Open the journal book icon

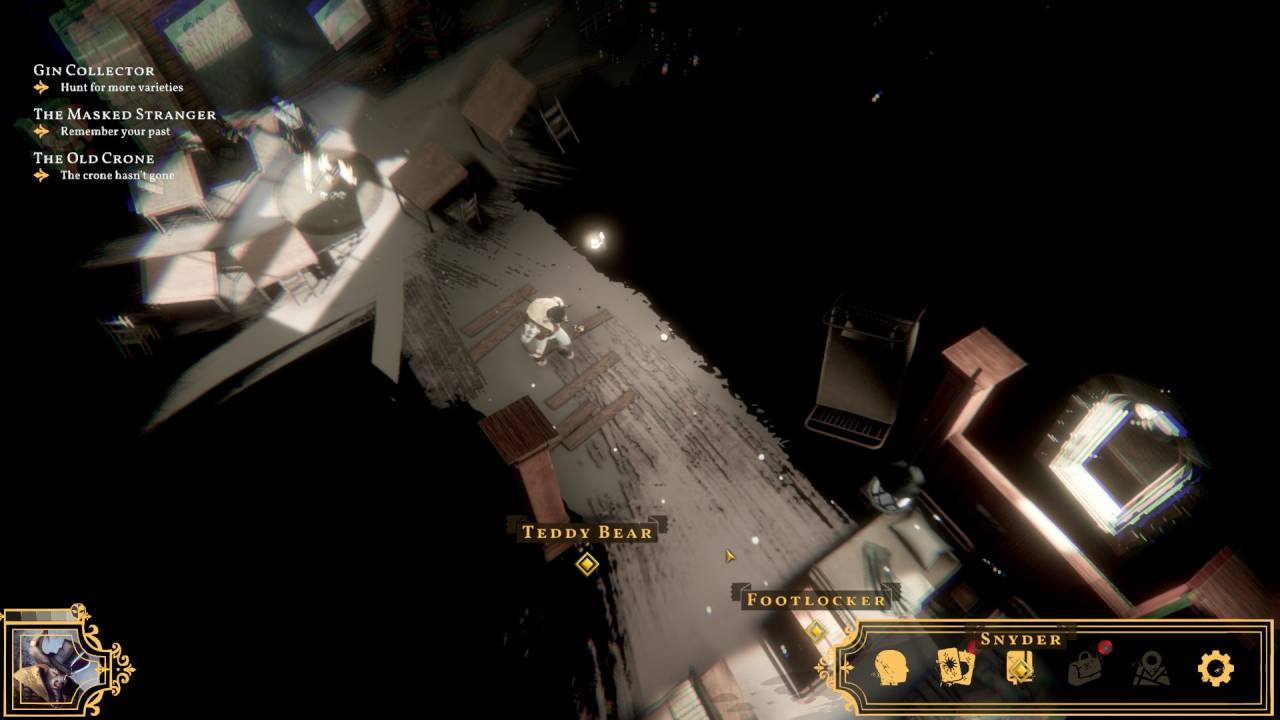click(1019, 667)
